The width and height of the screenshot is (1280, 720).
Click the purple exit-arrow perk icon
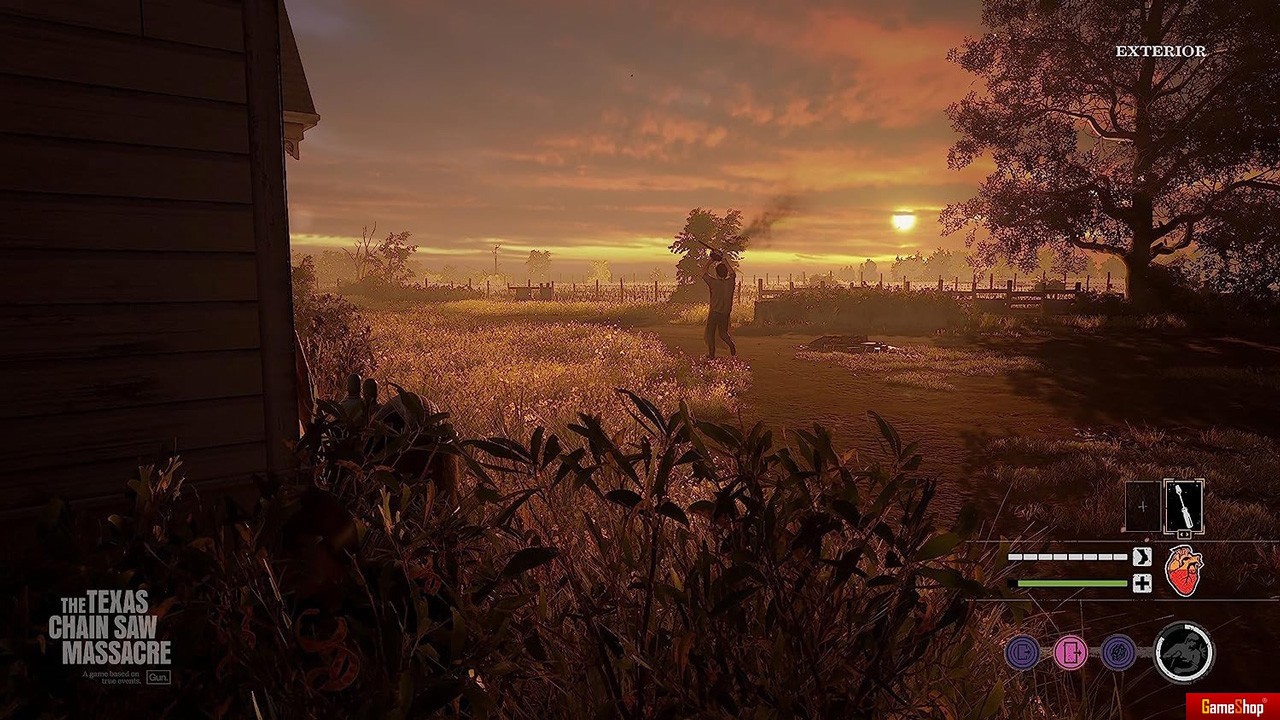pos(1022,653)
